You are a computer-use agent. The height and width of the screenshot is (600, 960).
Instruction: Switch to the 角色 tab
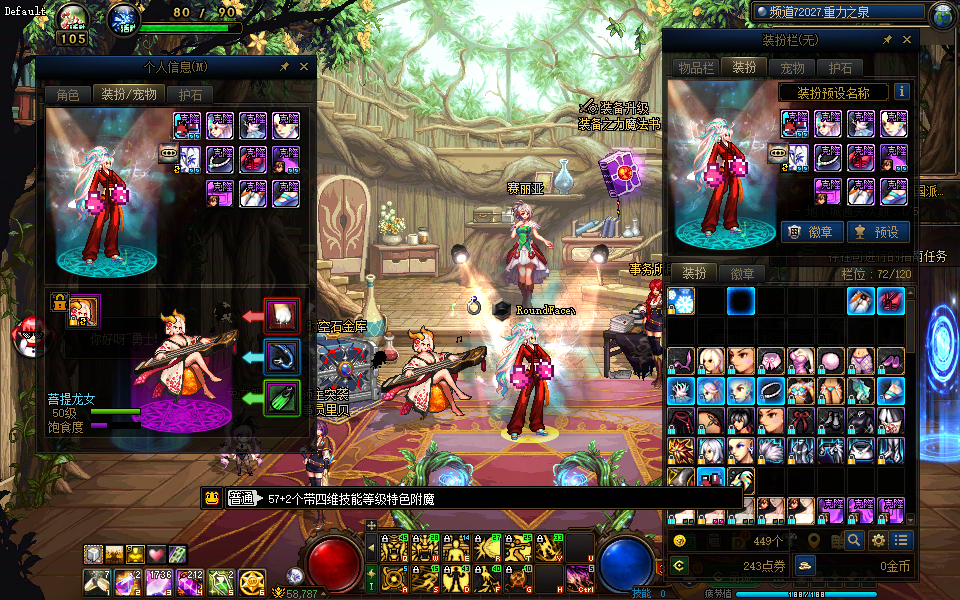coord(67,95)
